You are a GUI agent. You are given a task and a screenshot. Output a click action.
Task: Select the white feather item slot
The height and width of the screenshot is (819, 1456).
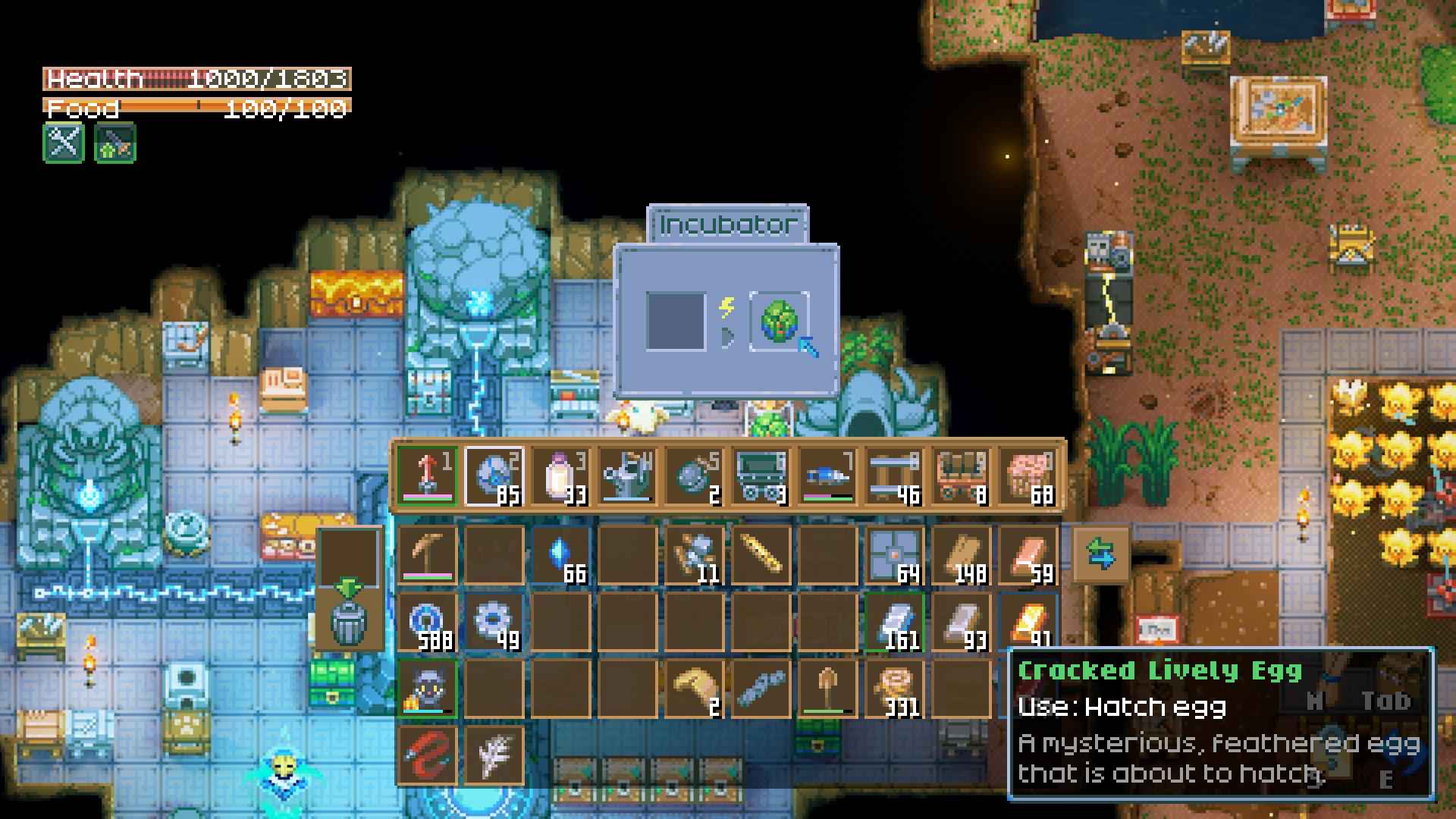point(494,755)
